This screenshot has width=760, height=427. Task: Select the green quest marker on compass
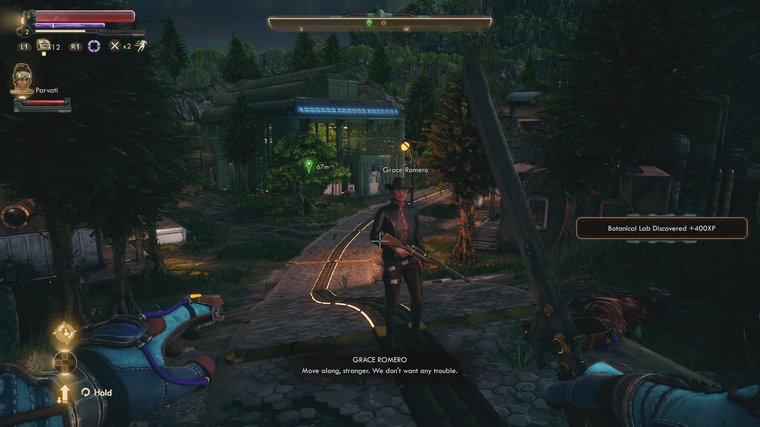tap(369, 21)
